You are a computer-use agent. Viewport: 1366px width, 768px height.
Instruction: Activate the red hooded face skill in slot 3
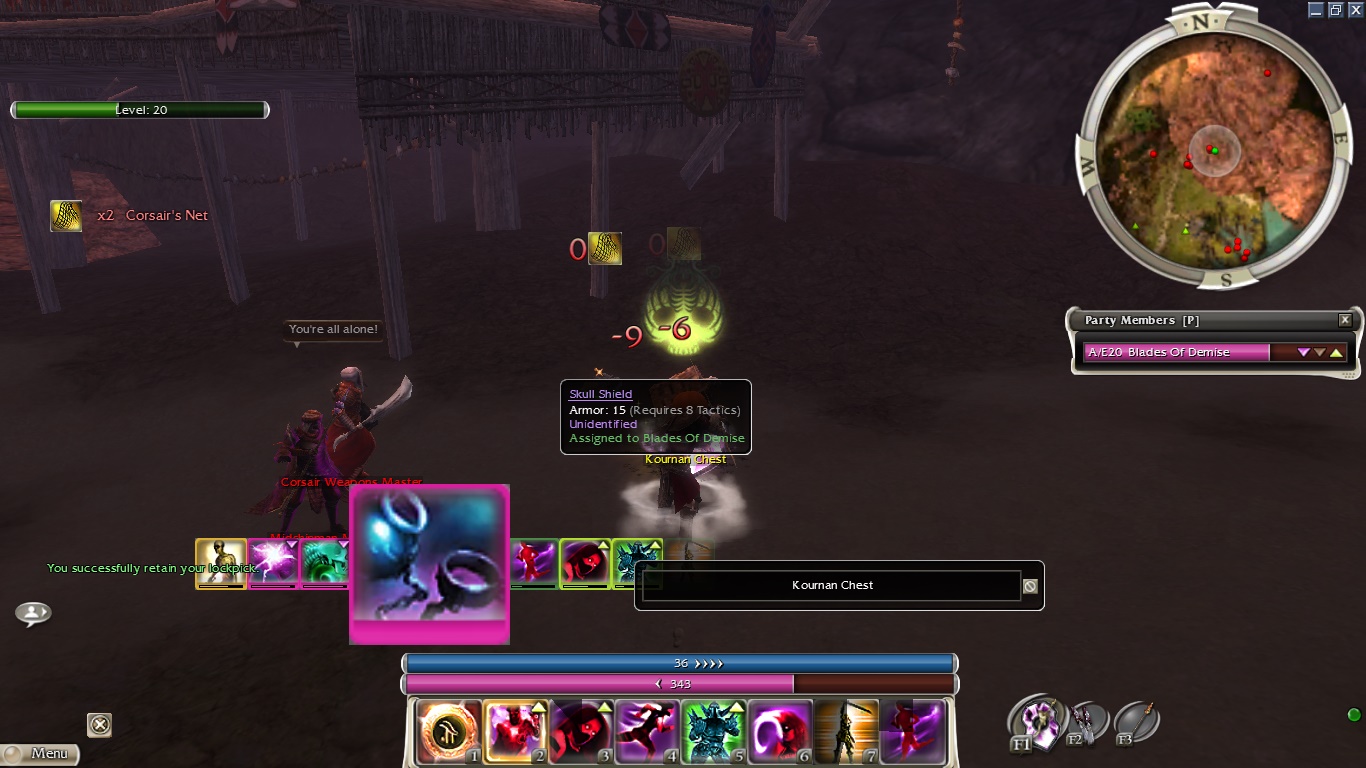581,731
